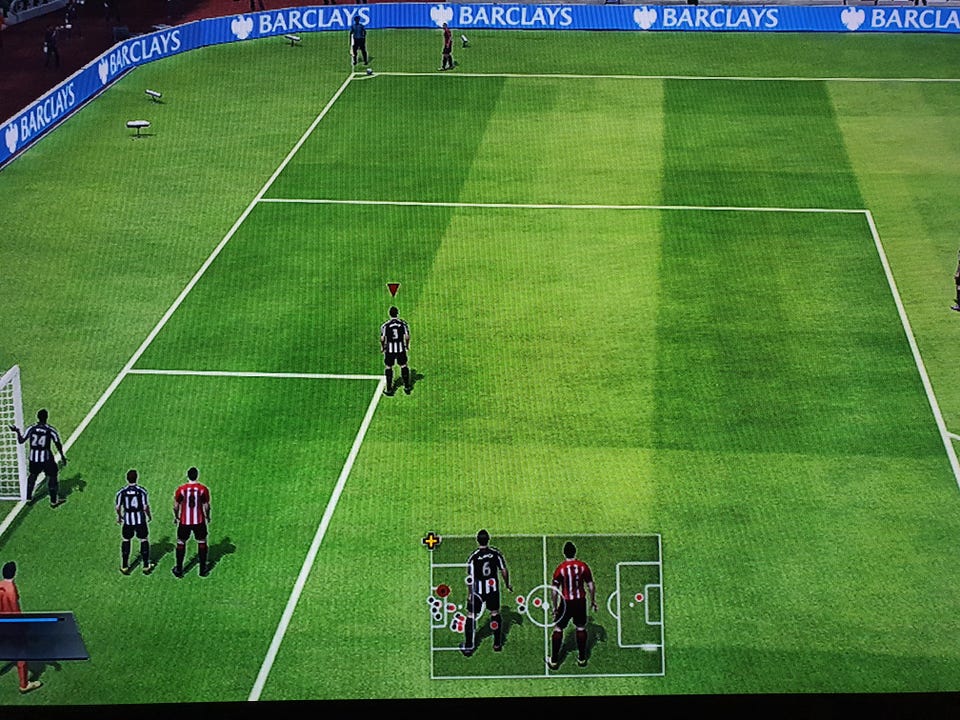Click the red triangle player indicator
960x720 pixels.
pos(393,289)
